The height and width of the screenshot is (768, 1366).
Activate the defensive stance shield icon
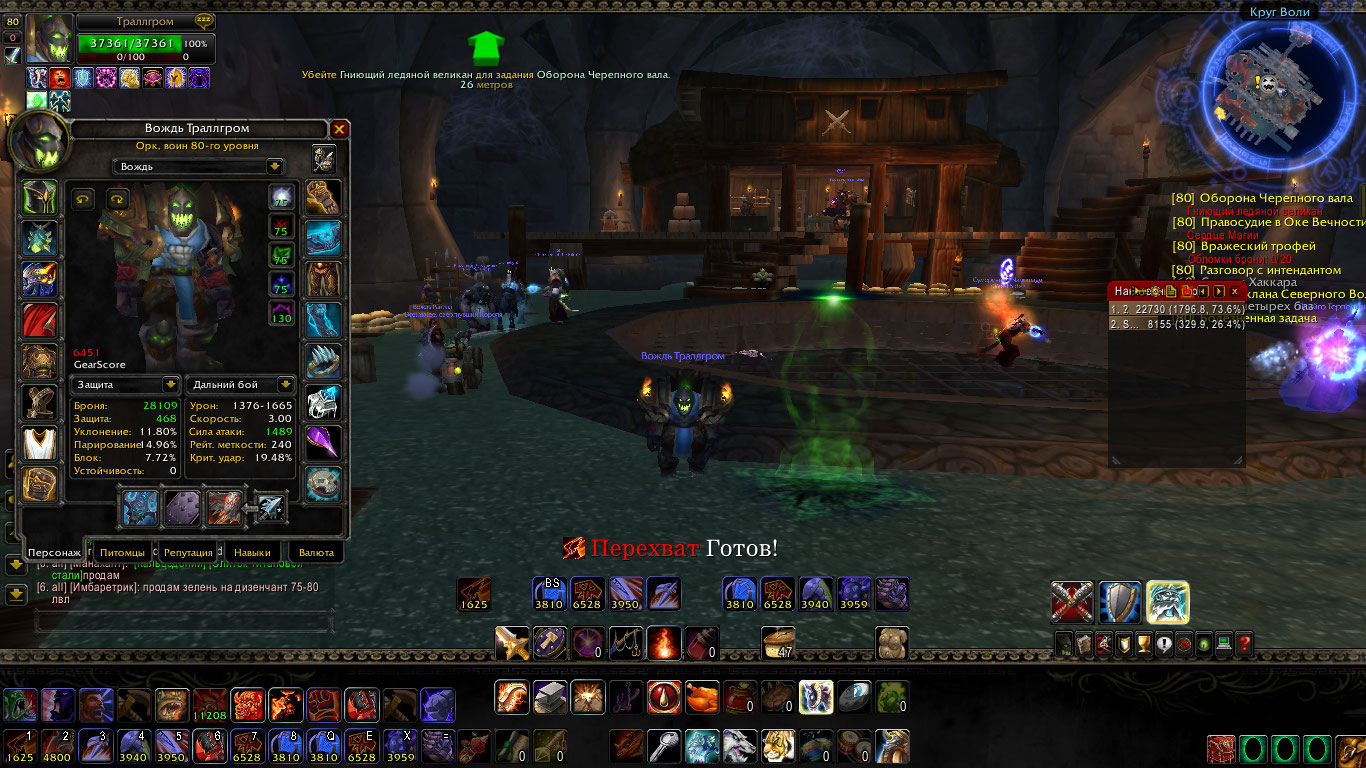(x=1120, y=602)
